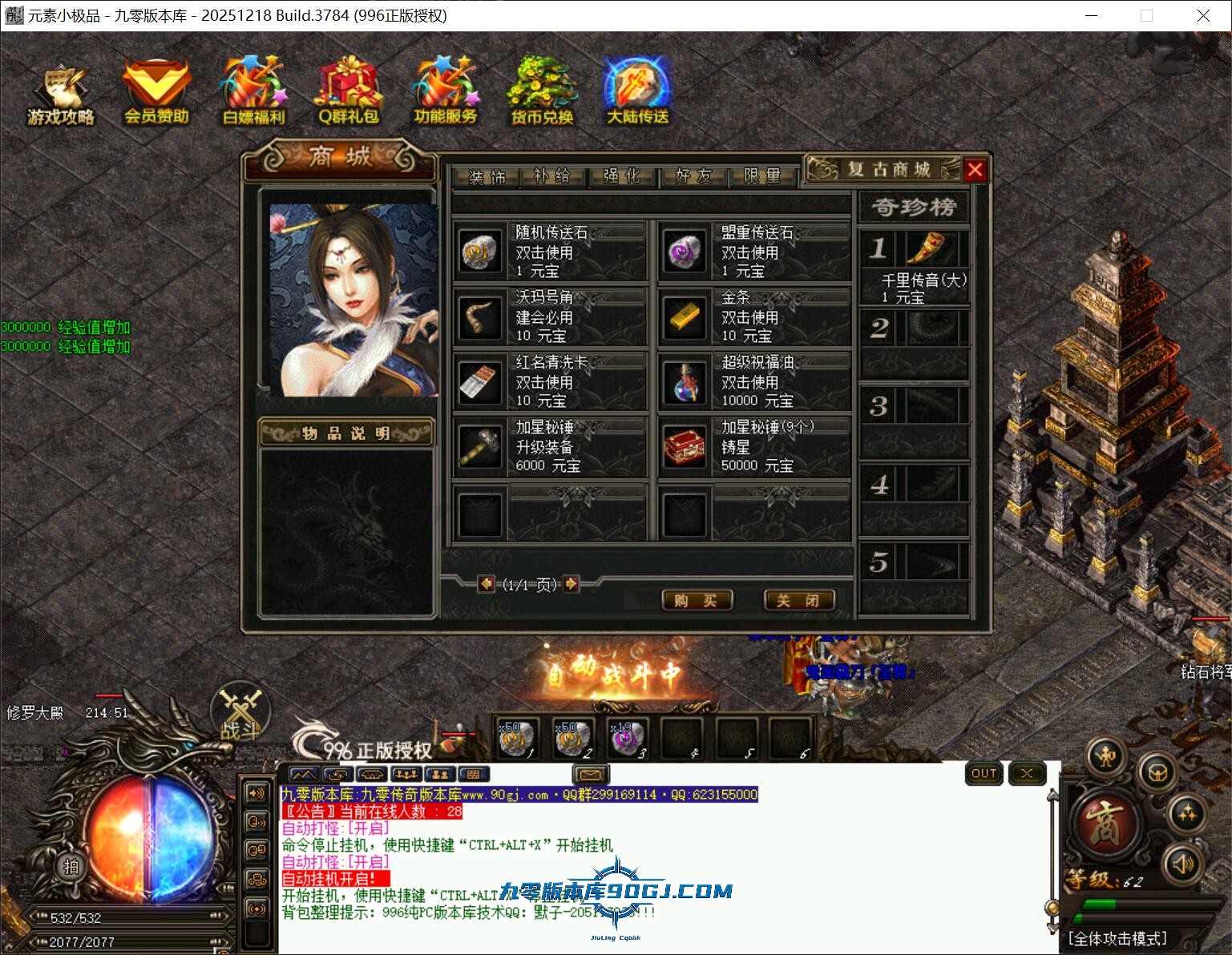Click the 会员赞助 member sponsor icon
The width and height of the screenshot is (1232, 955).
[x=157, y=88]
